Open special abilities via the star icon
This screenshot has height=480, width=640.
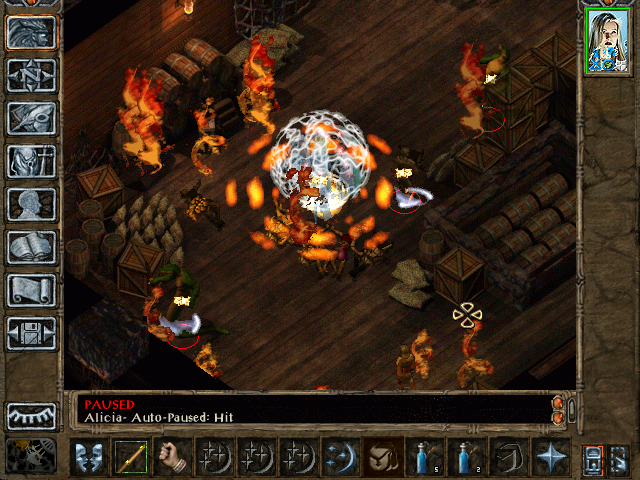549,457
